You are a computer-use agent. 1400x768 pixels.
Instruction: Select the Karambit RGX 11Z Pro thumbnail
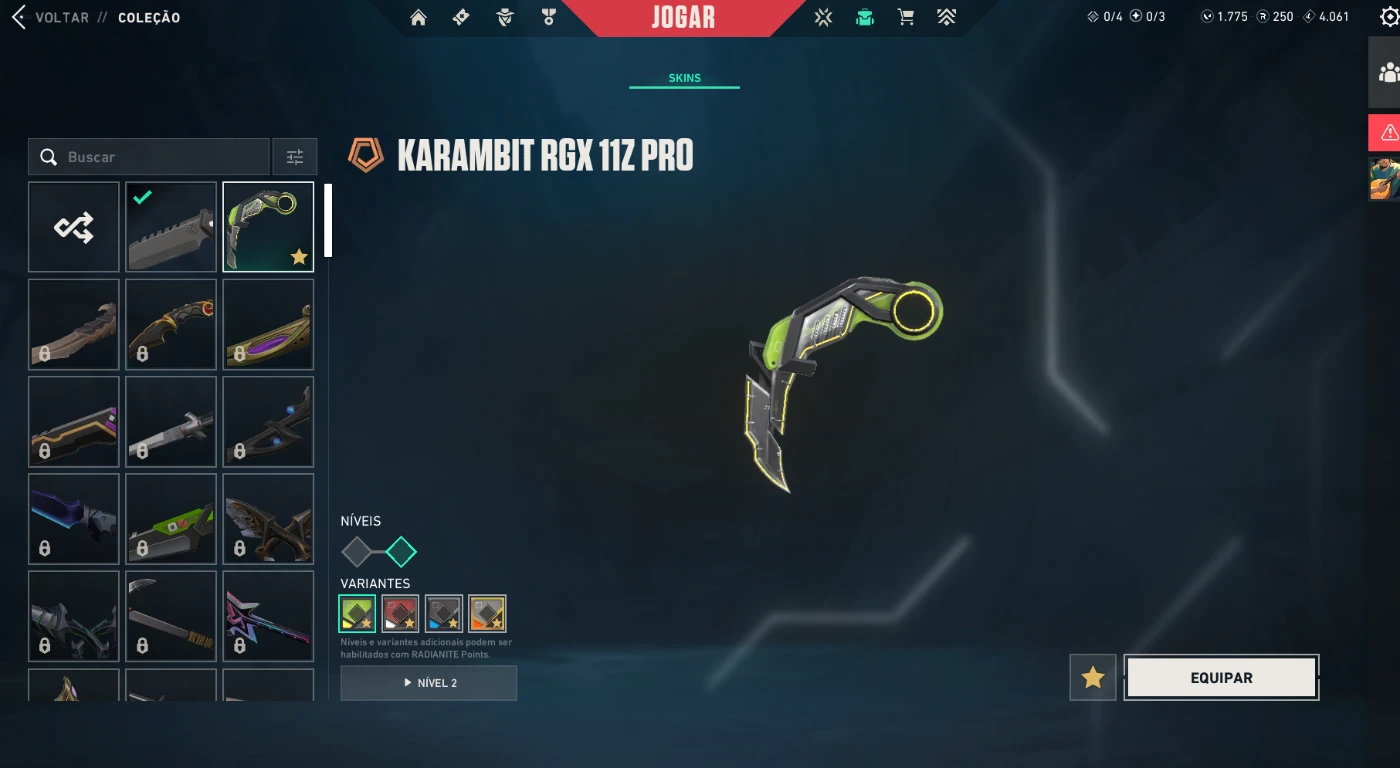pyautogui.click(x=268, y=227)
